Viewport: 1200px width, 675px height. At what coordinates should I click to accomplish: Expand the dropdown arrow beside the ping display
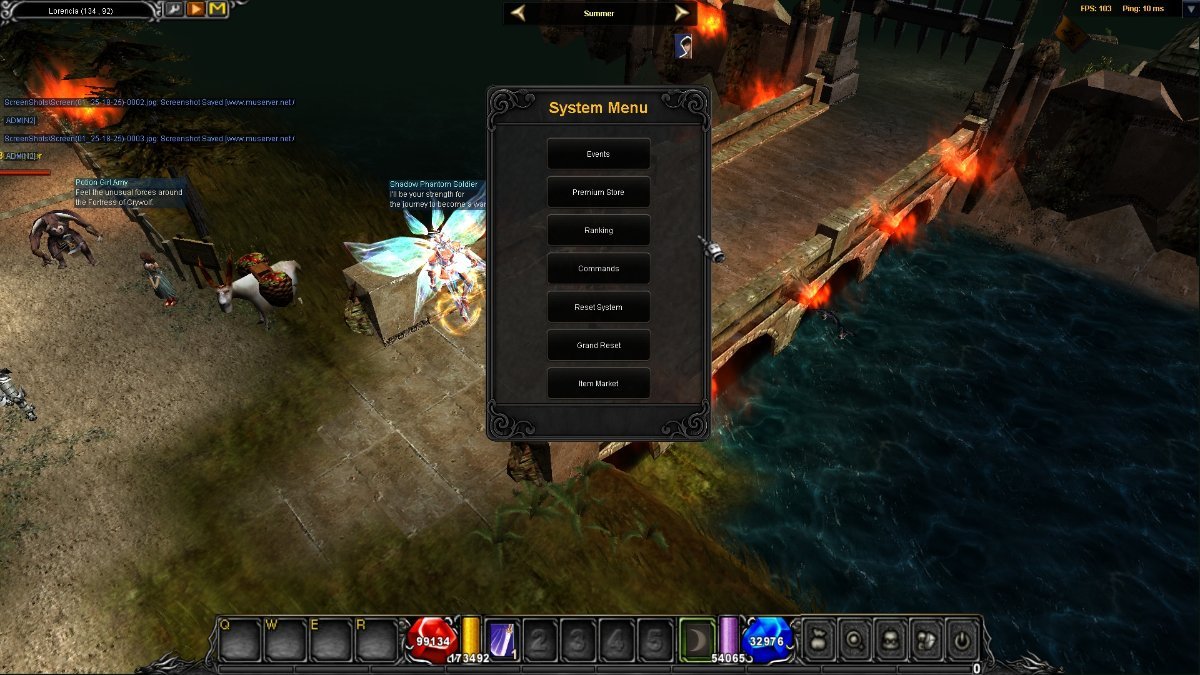click(1190, 9)
